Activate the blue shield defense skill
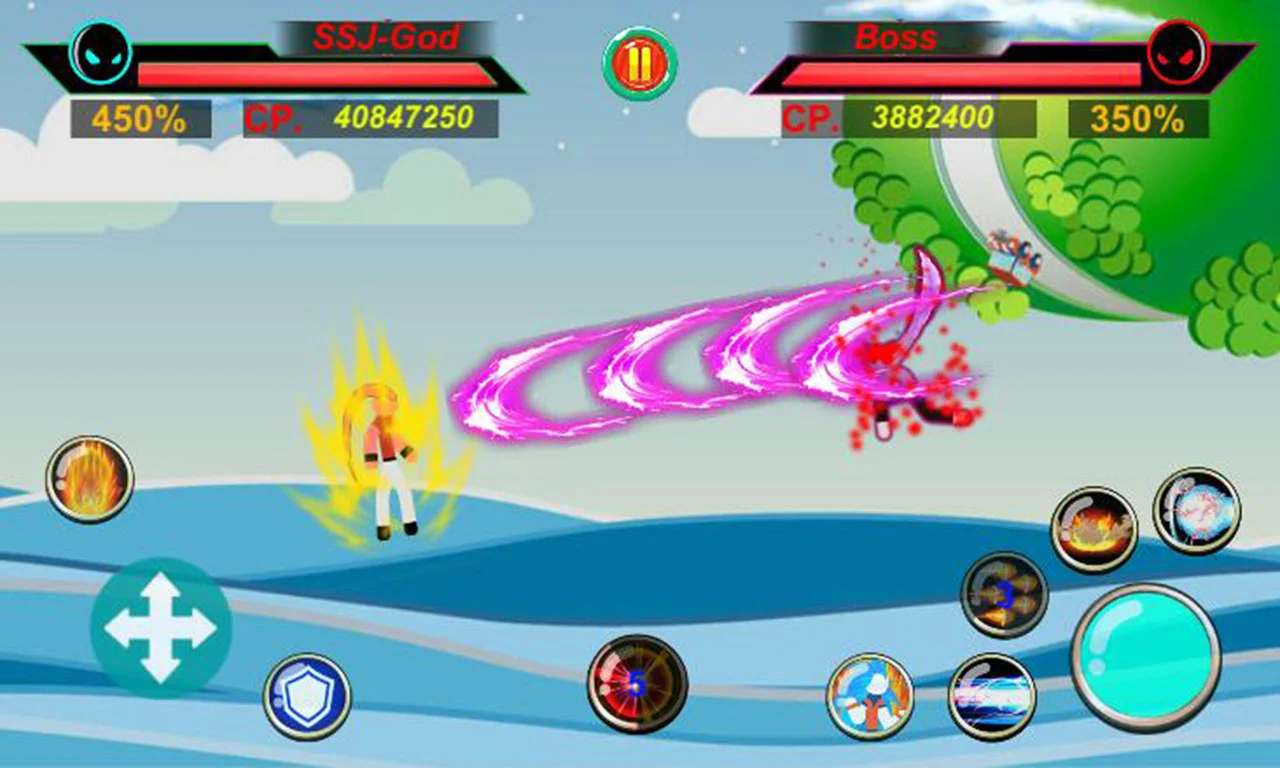Viewport: 1280px width, 768px height. (x=308, y=695)
